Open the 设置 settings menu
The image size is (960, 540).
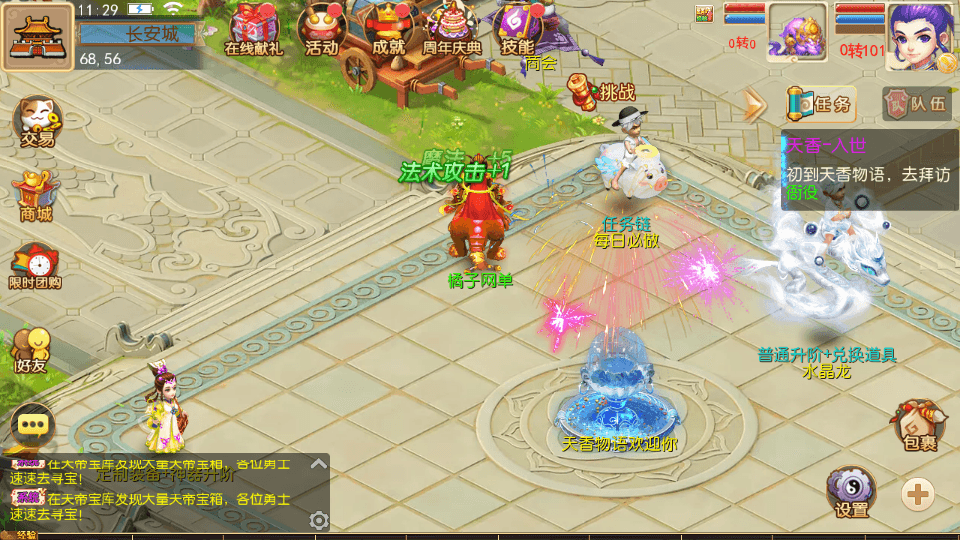[x=851, y=494]
